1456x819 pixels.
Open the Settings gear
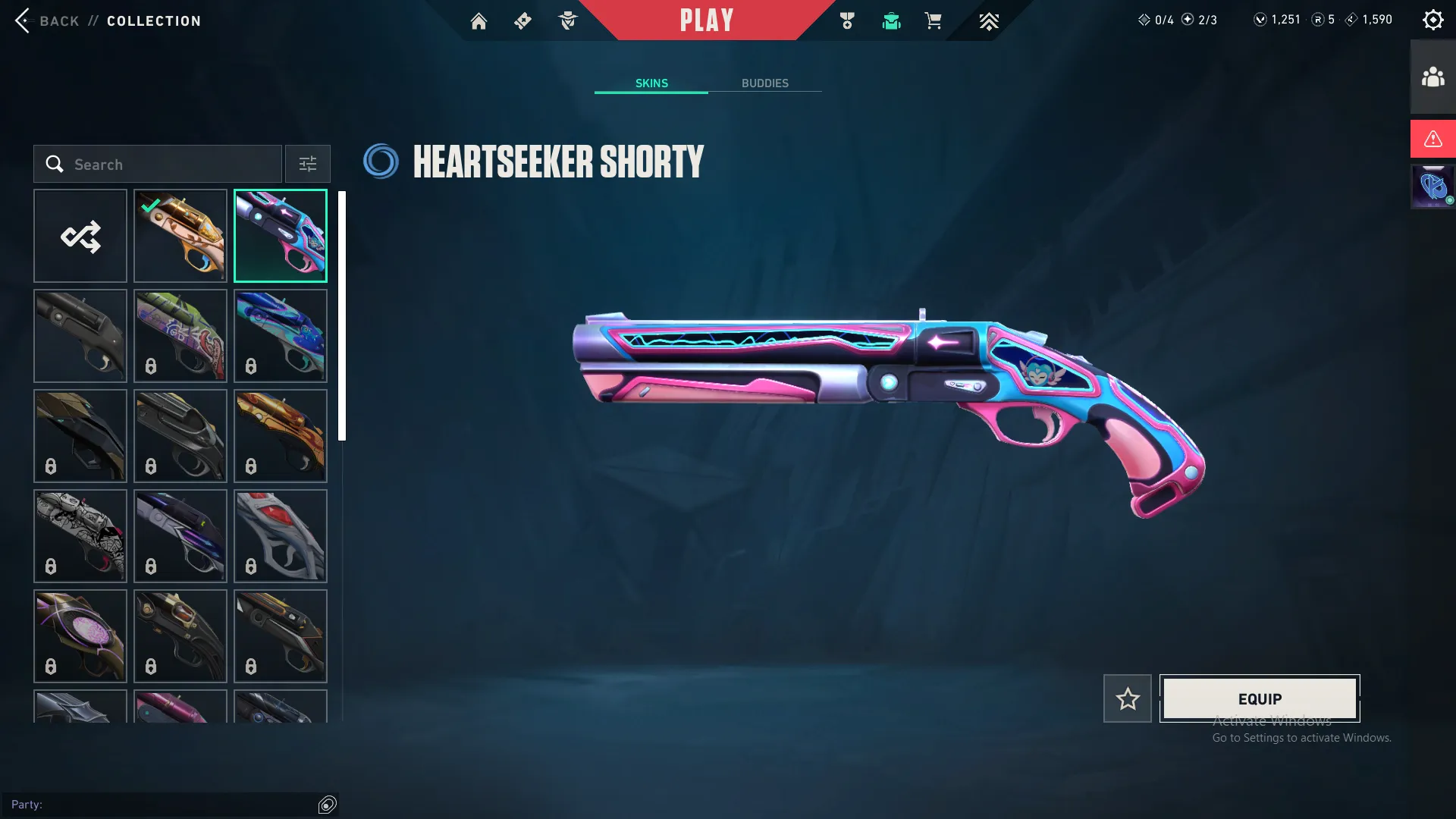click(1433, 19)
